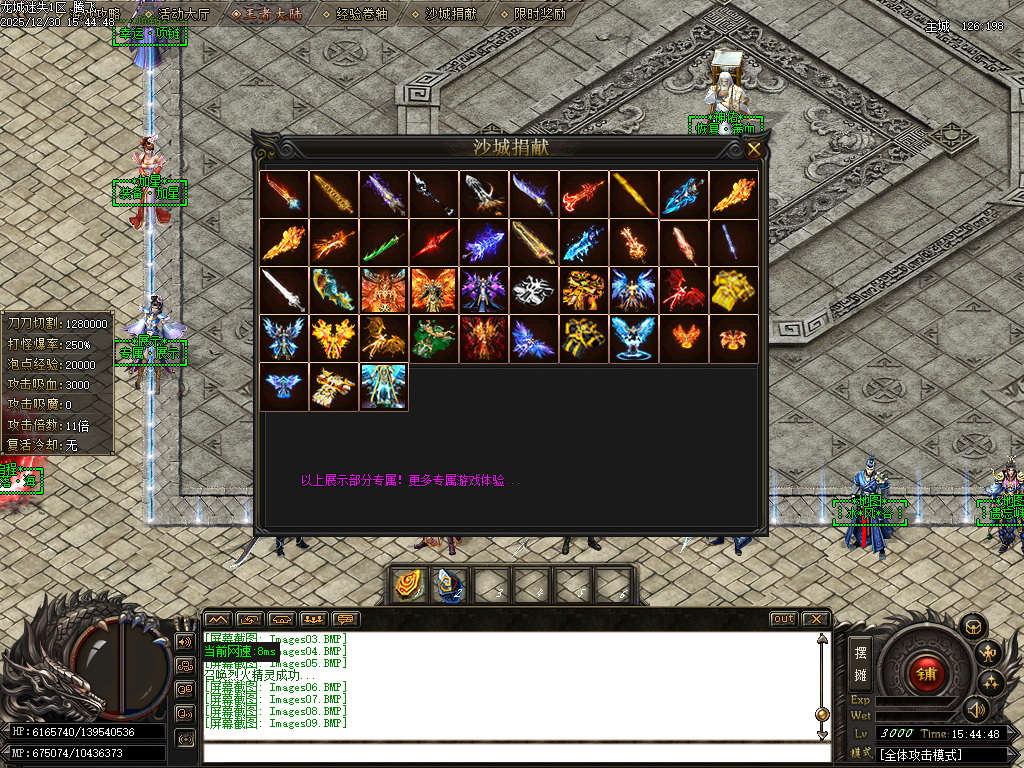Image resolution: width=1024 pixels, height=768 pixels.
Task: Toggle the speaker sound button
Action: (975, 709)
